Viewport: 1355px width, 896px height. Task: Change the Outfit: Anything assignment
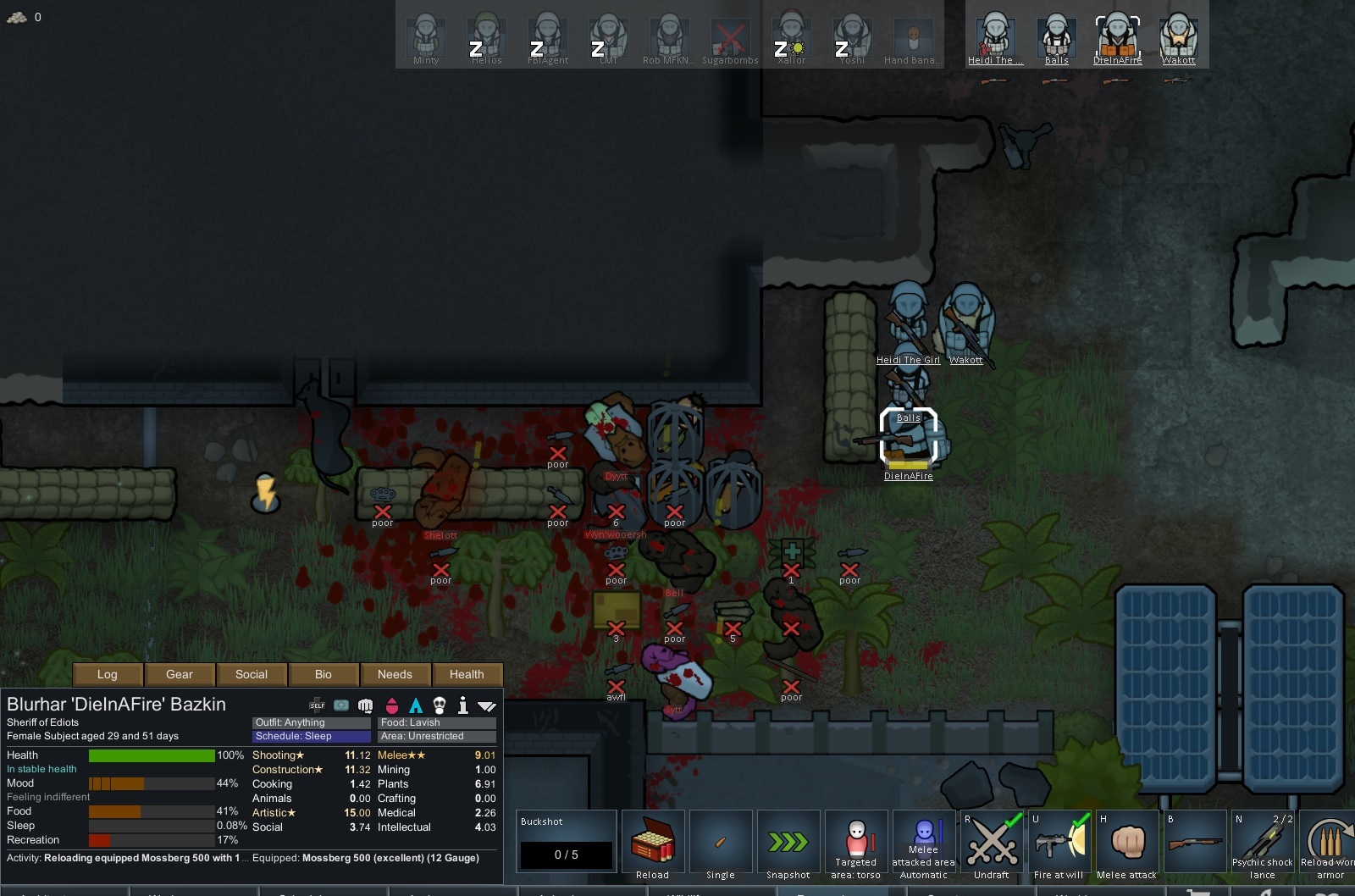[311, 722]
